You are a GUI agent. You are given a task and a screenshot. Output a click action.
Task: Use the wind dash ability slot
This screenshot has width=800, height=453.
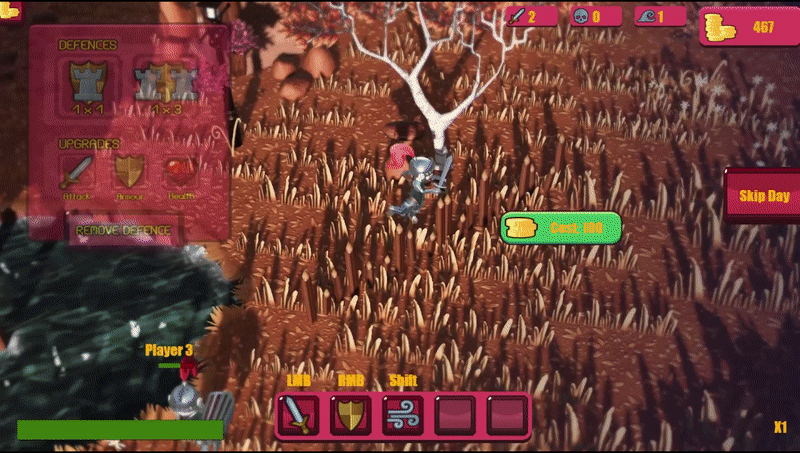(402, 415)
